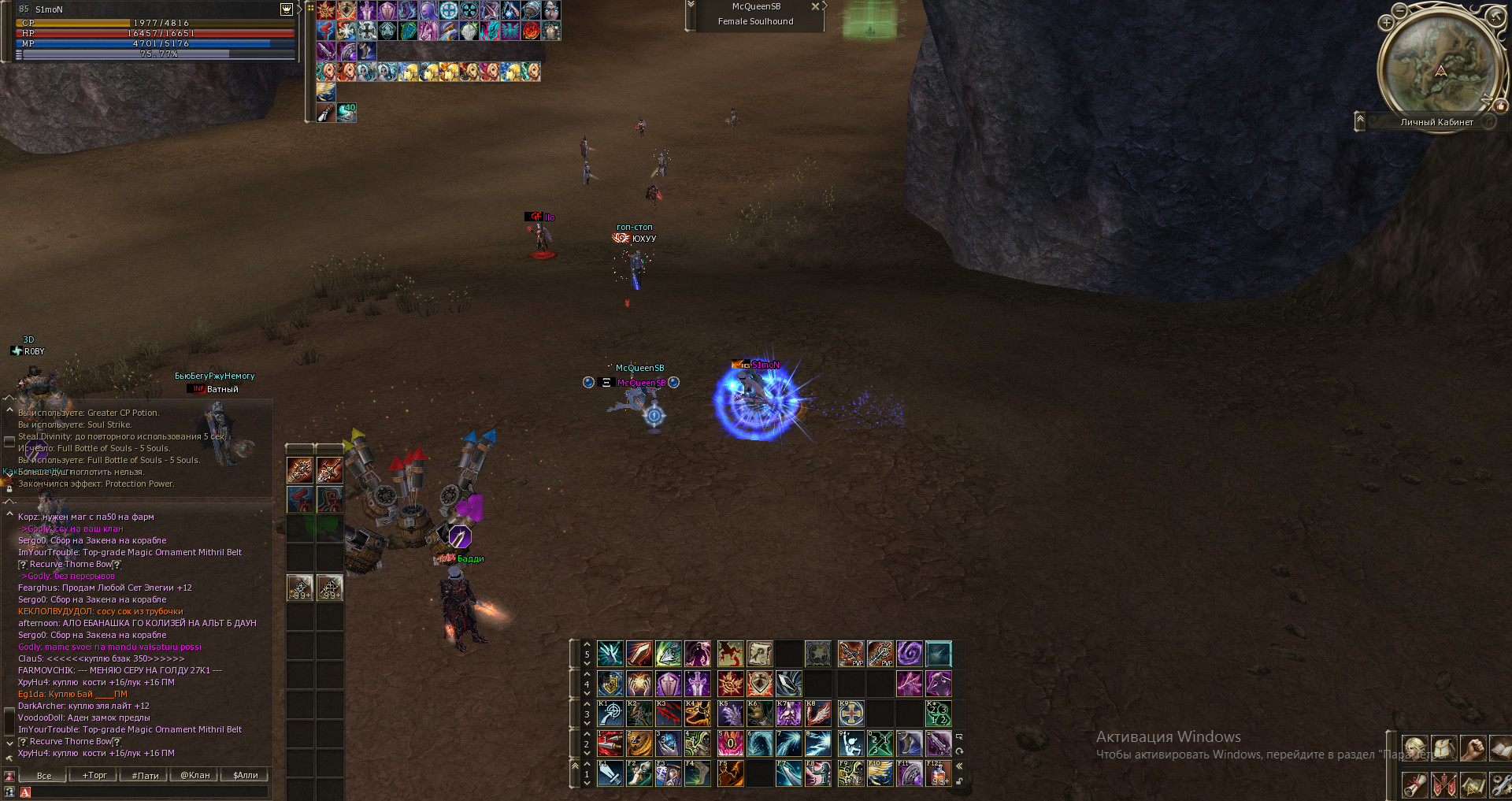Use the parchment scroll item slot
This screenshot has height=801, width=1512.
(759, 654)
